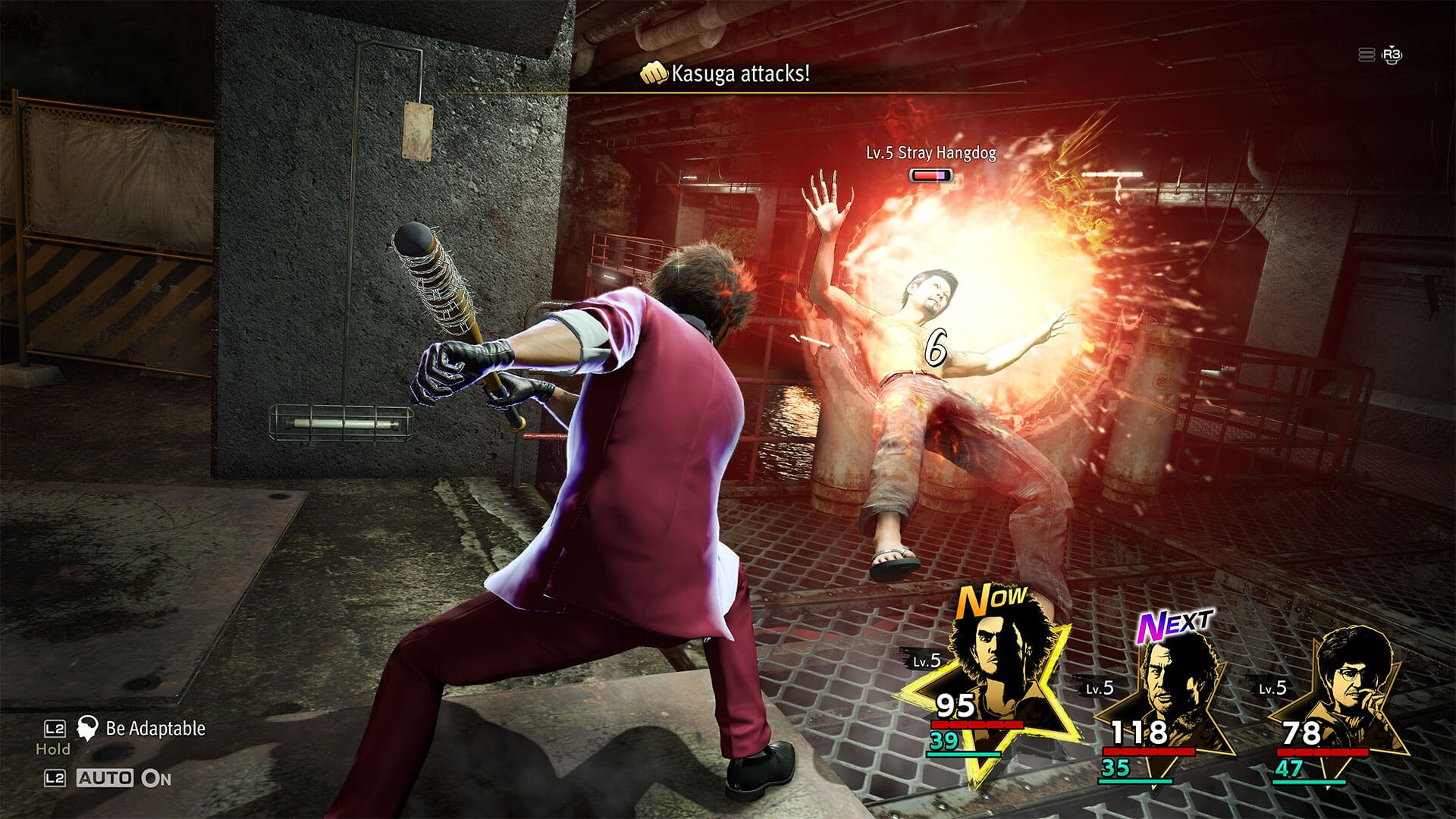Click the damage number 6 on the enemy
1456x819 pixels.
tap(938, 349)
